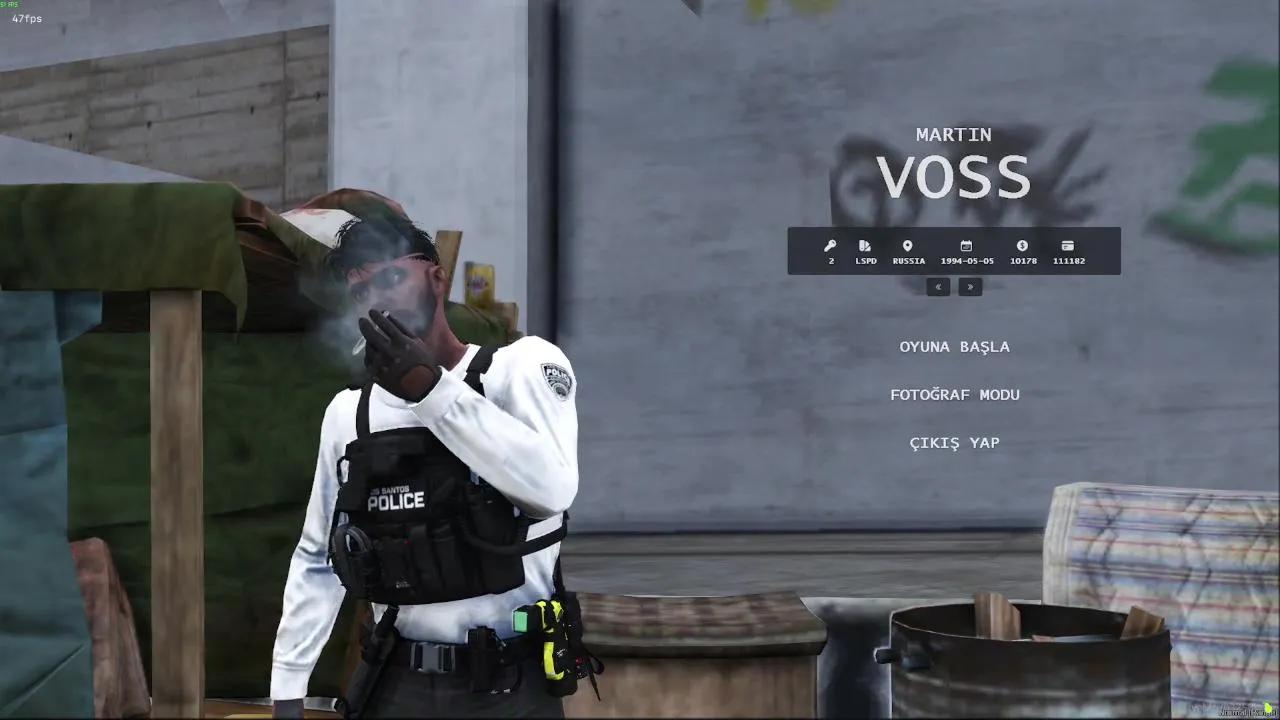Select the first name MARTIN label

tap(954, 133)
